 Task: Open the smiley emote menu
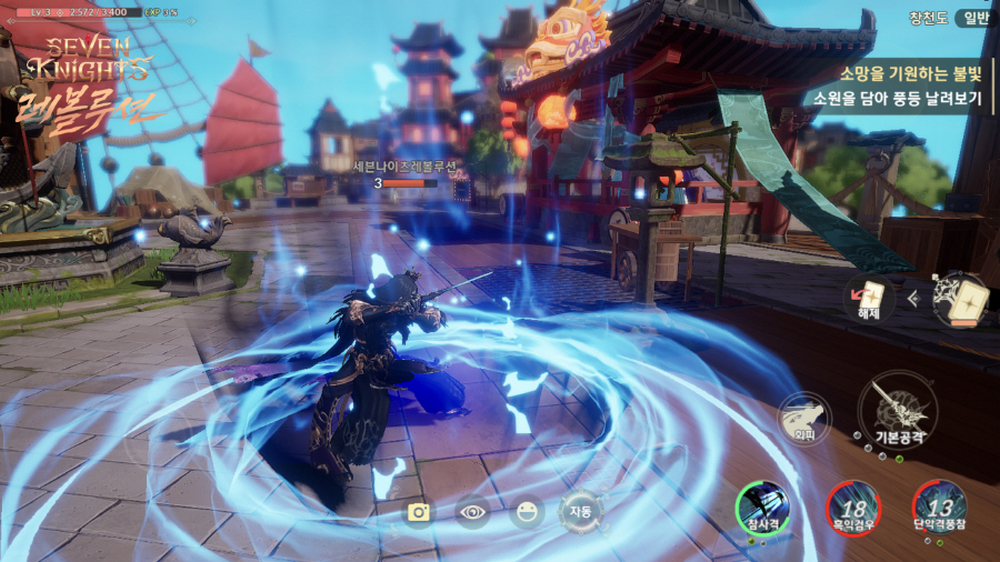coord(527,513)
